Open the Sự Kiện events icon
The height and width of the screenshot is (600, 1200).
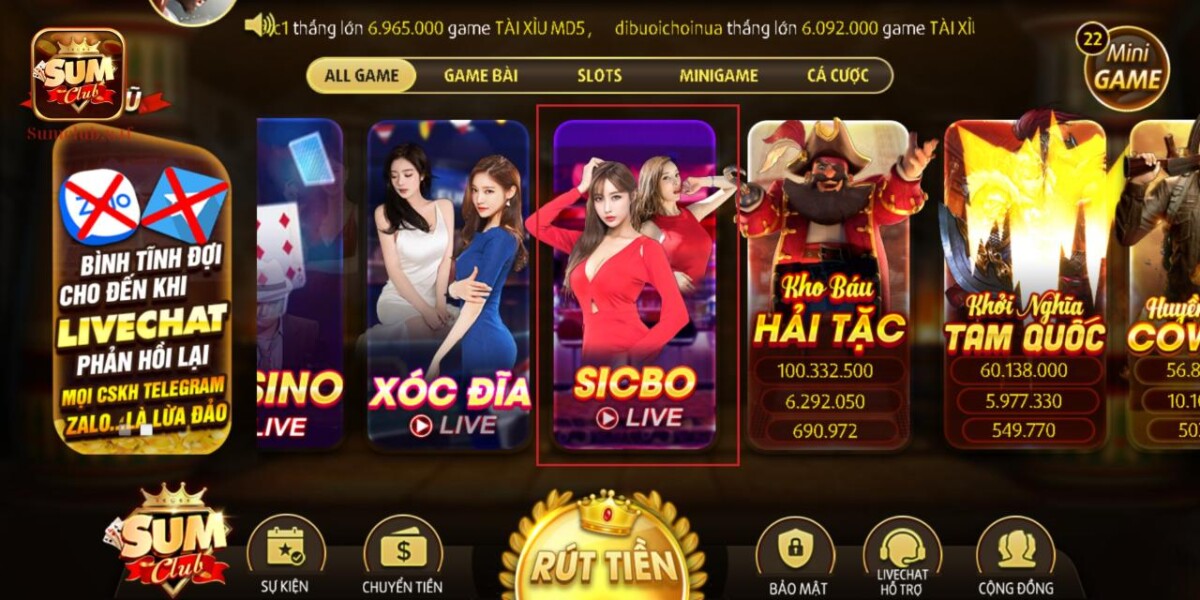[286, 555]
